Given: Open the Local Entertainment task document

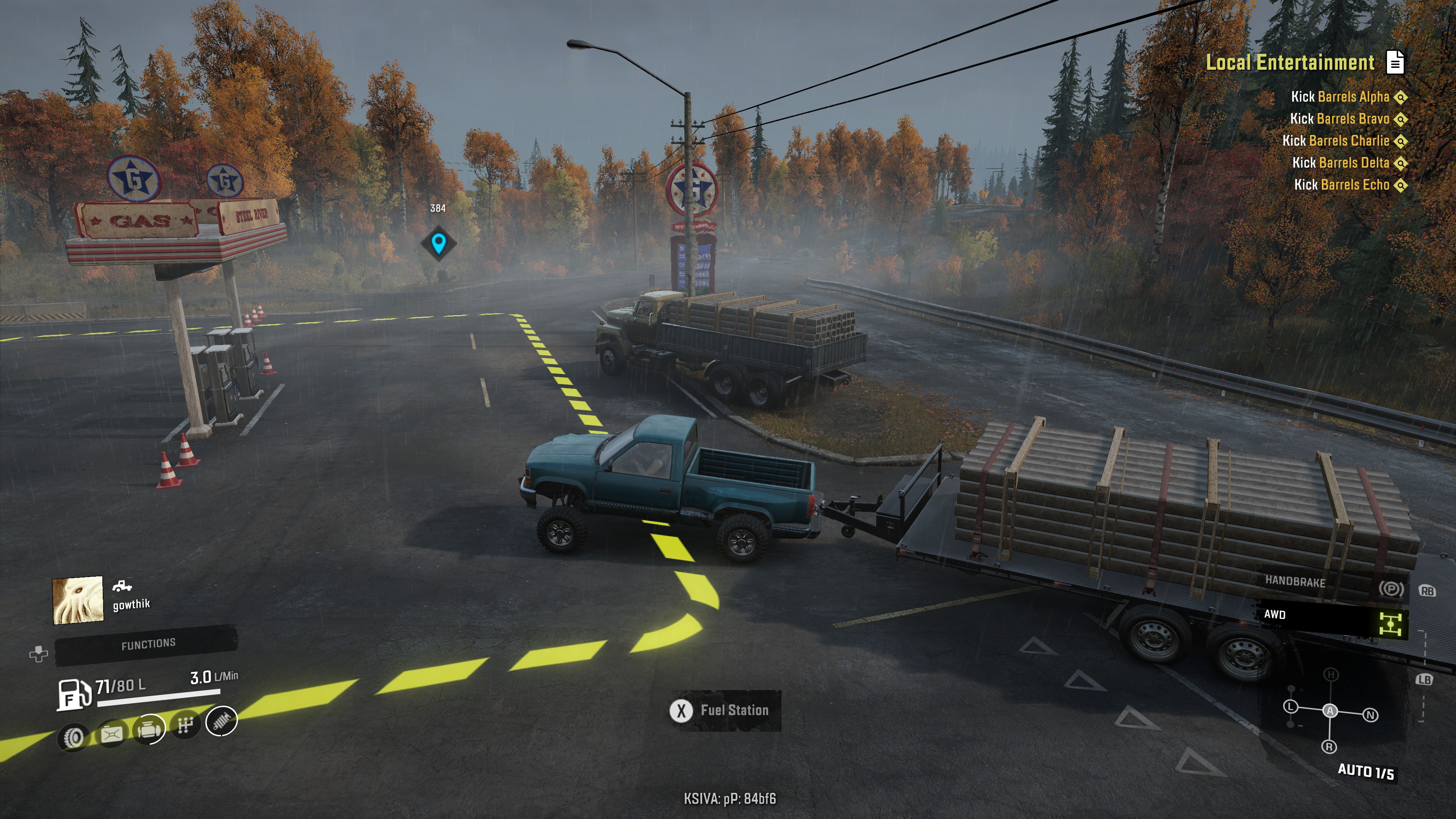Looking at the screenshot, I should [1395, 62].
